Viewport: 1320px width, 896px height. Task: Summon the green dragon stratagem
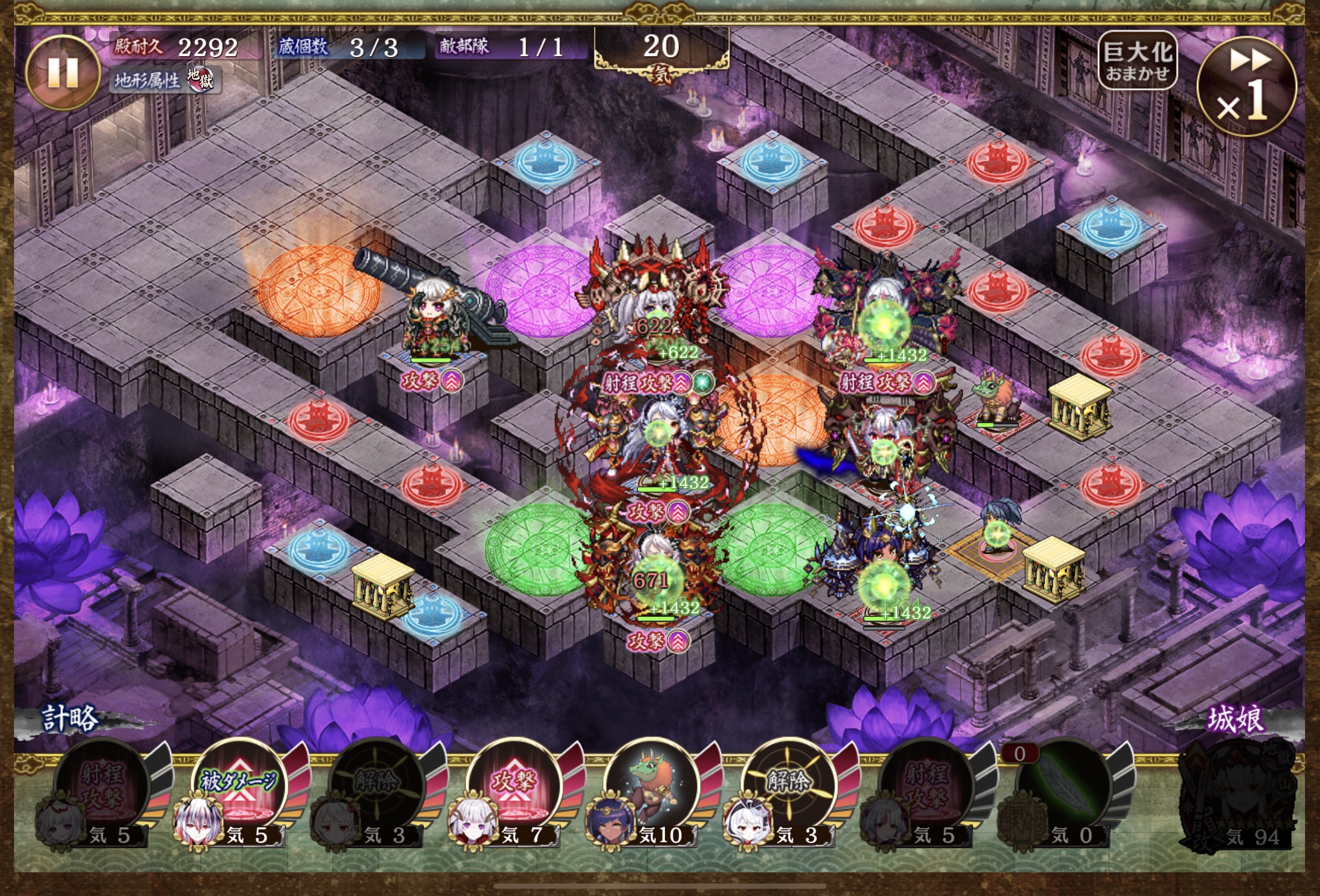pyautogui.click(x=651, y=786)
